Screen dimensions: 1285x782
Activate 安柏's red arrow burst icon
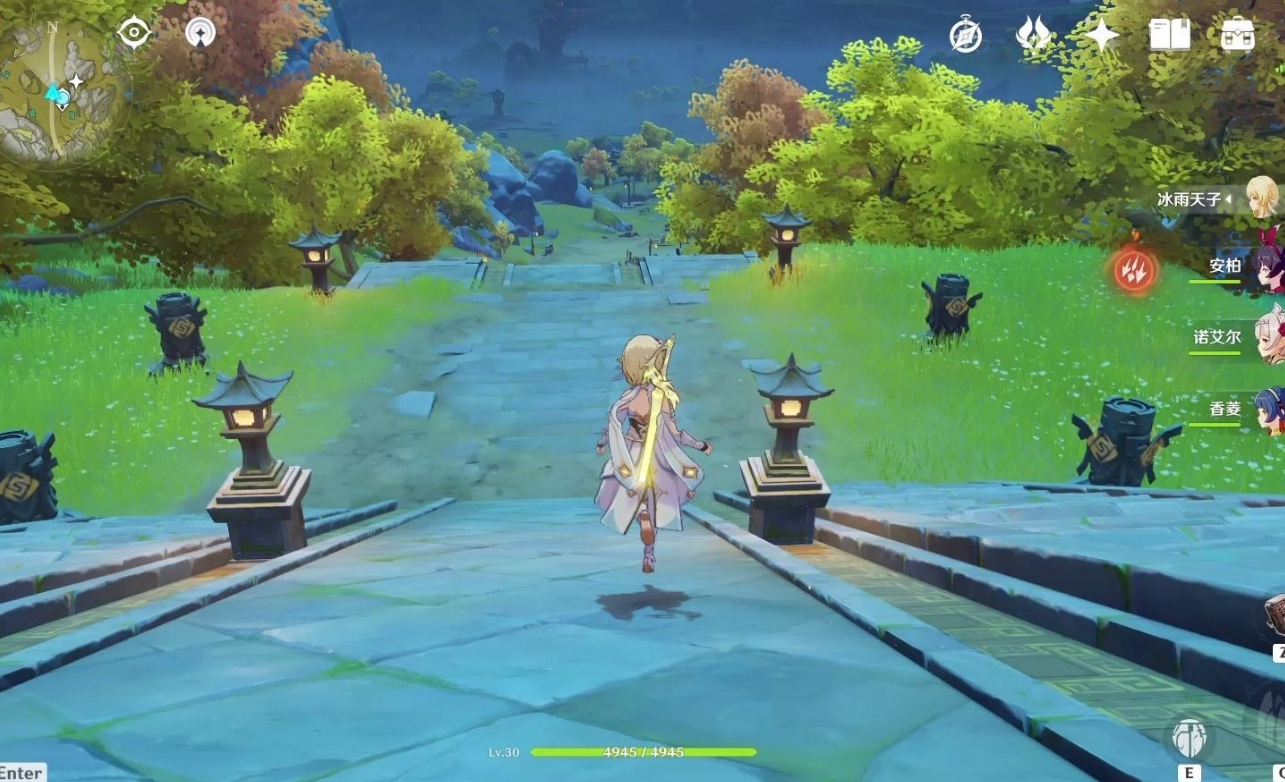click(x=1135, y=269)
